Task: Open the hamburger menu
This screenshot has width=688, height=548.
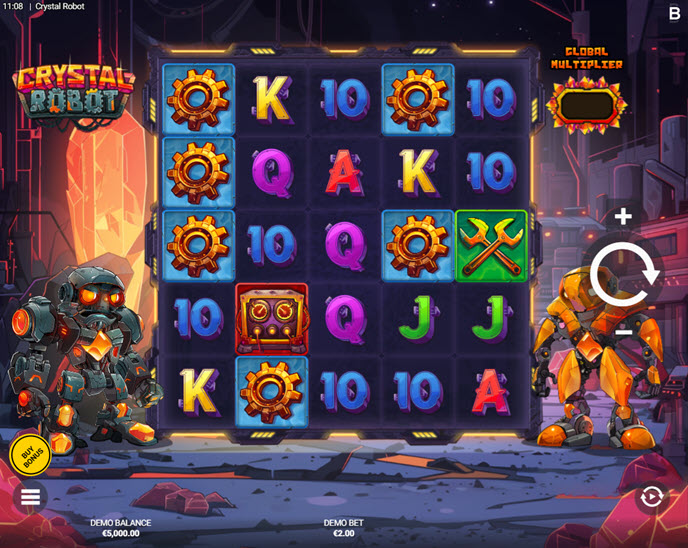Action: (31, 497)
